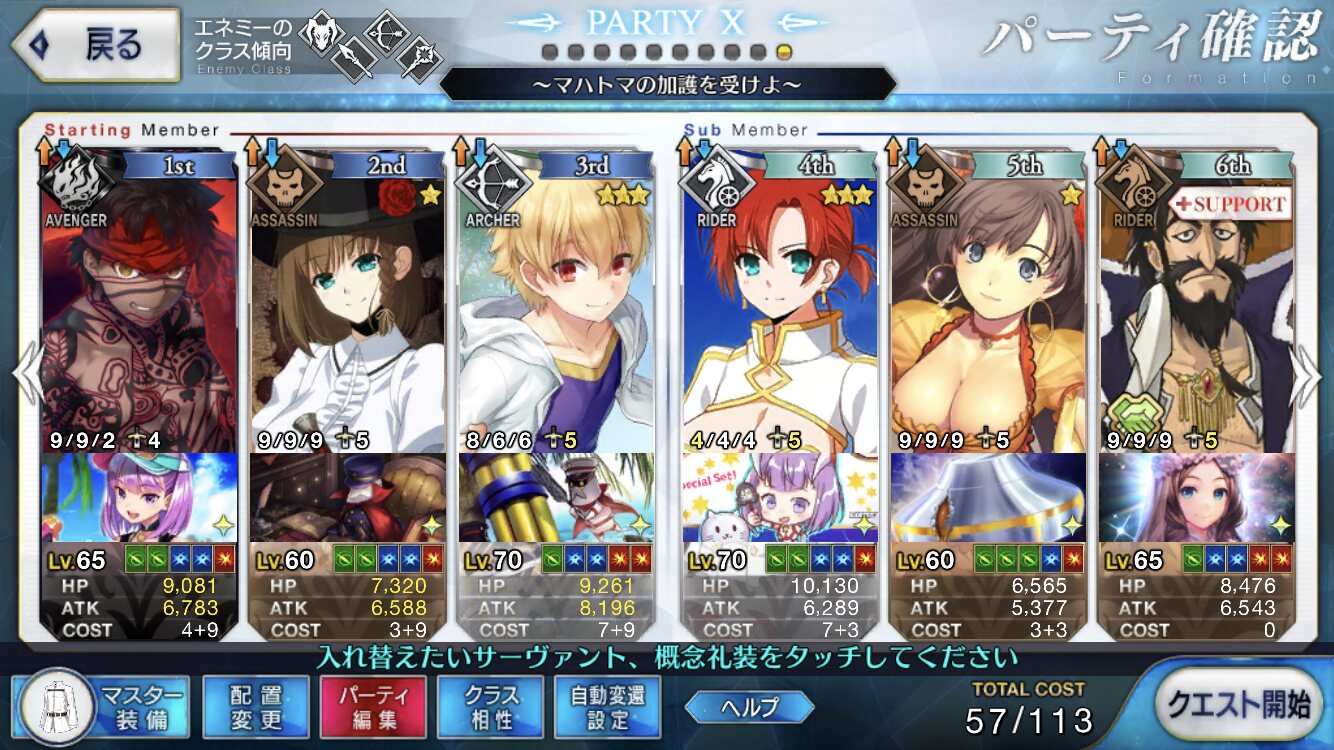Open the ヘルプ help button
This screenshot has width=1334, height=750.
point(749,706)
